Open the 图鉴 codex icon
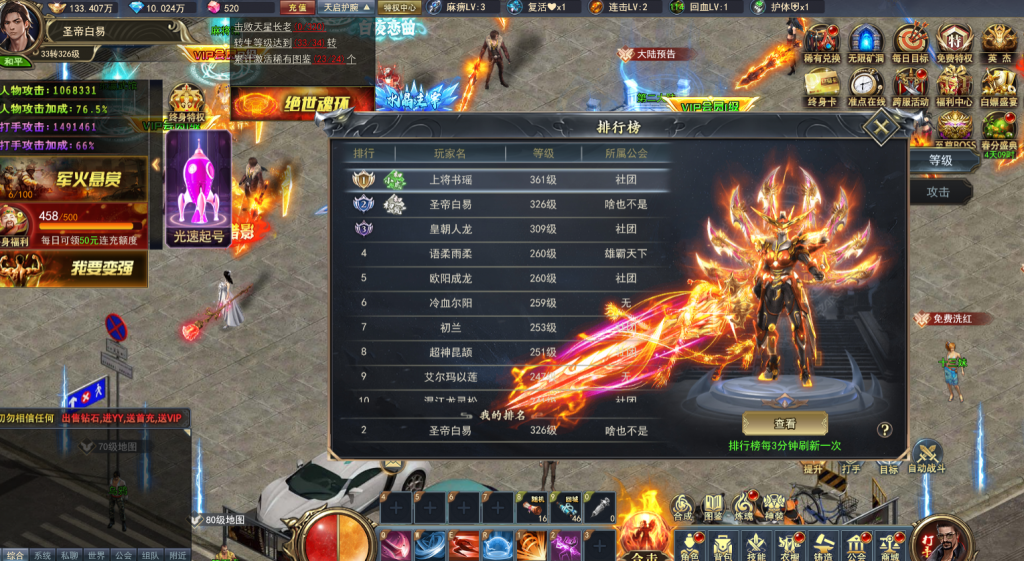This screenshot has height=561, width=1024. tap(713, 506)
